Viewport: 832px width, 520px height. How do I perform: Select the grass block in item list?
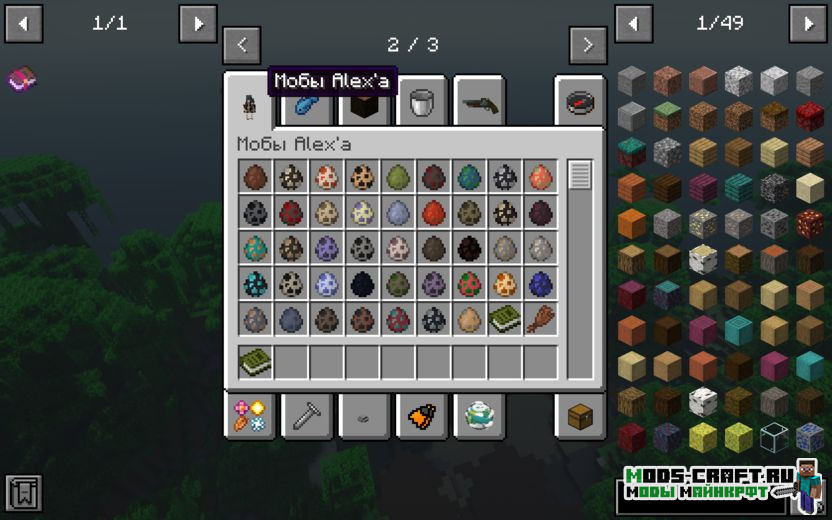coord(667,116)
